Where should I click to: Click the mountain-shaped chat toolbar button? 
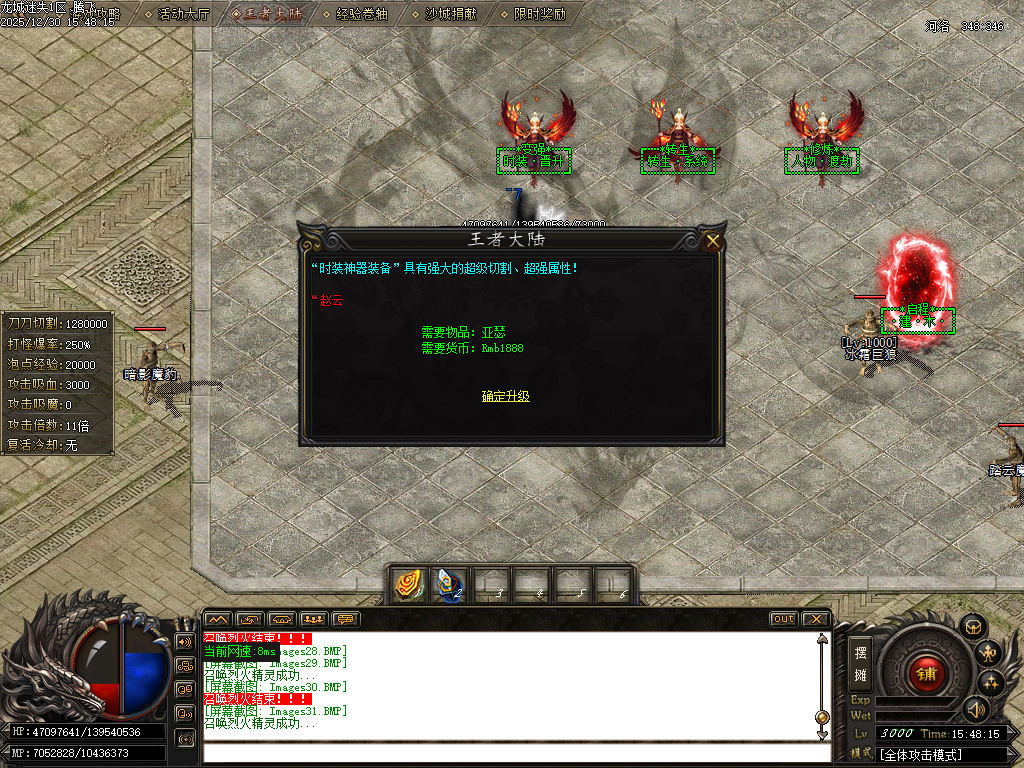(218, 619)
